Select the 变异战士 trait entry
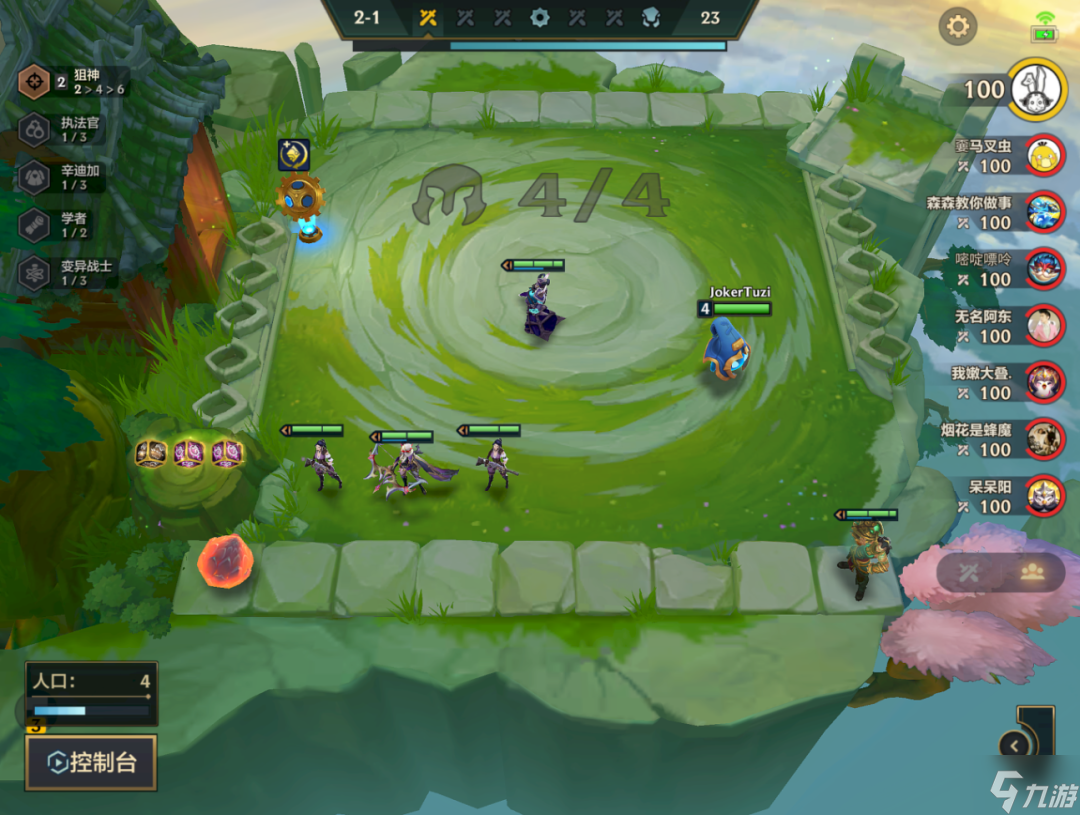1080x815 pixels. [72, 272]
